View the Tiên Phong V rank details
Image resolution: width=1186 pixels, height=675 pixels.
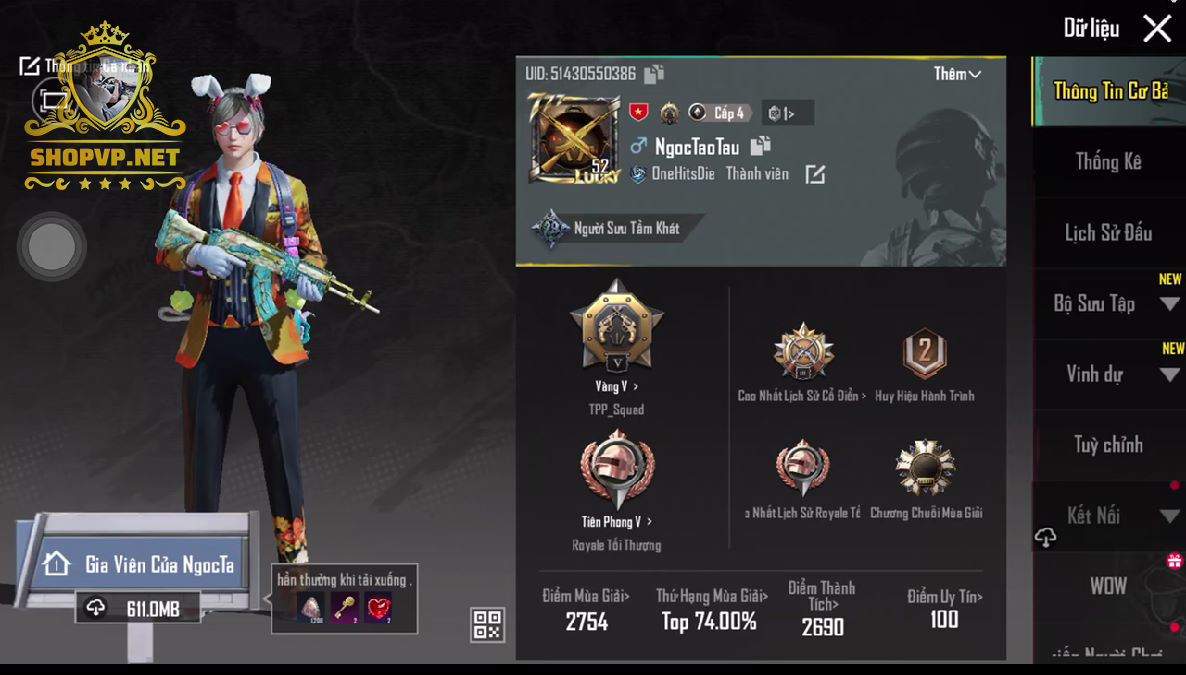pos(616,522)
